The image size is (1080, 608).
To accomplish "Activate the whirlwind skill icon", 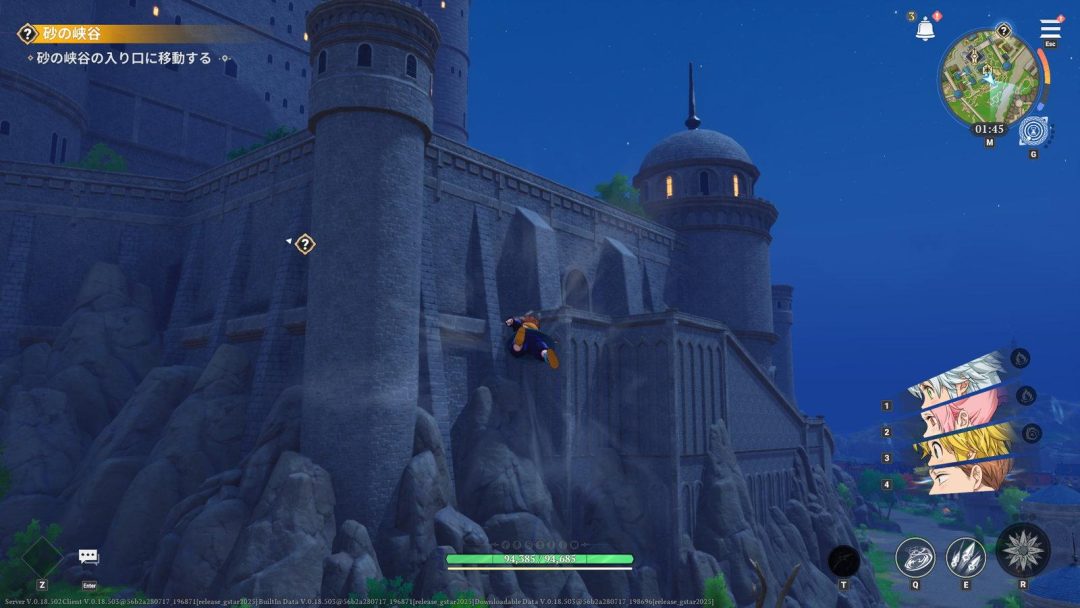I will click(x=914, y=557).
